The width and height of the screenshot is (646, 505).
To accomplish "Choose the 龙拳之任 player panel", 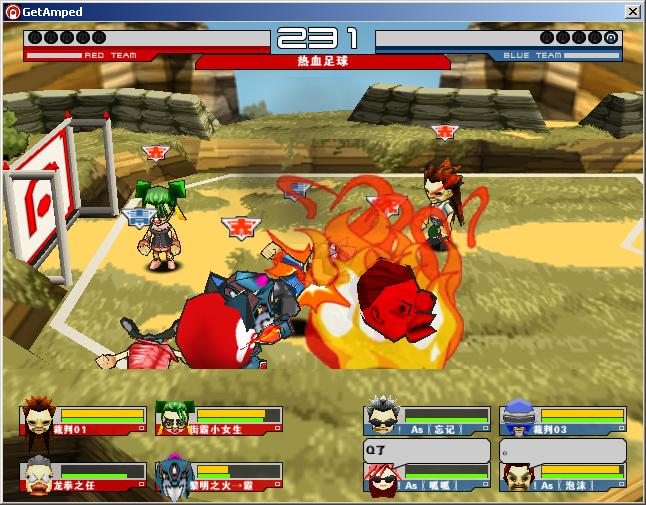I will point(83,478).
